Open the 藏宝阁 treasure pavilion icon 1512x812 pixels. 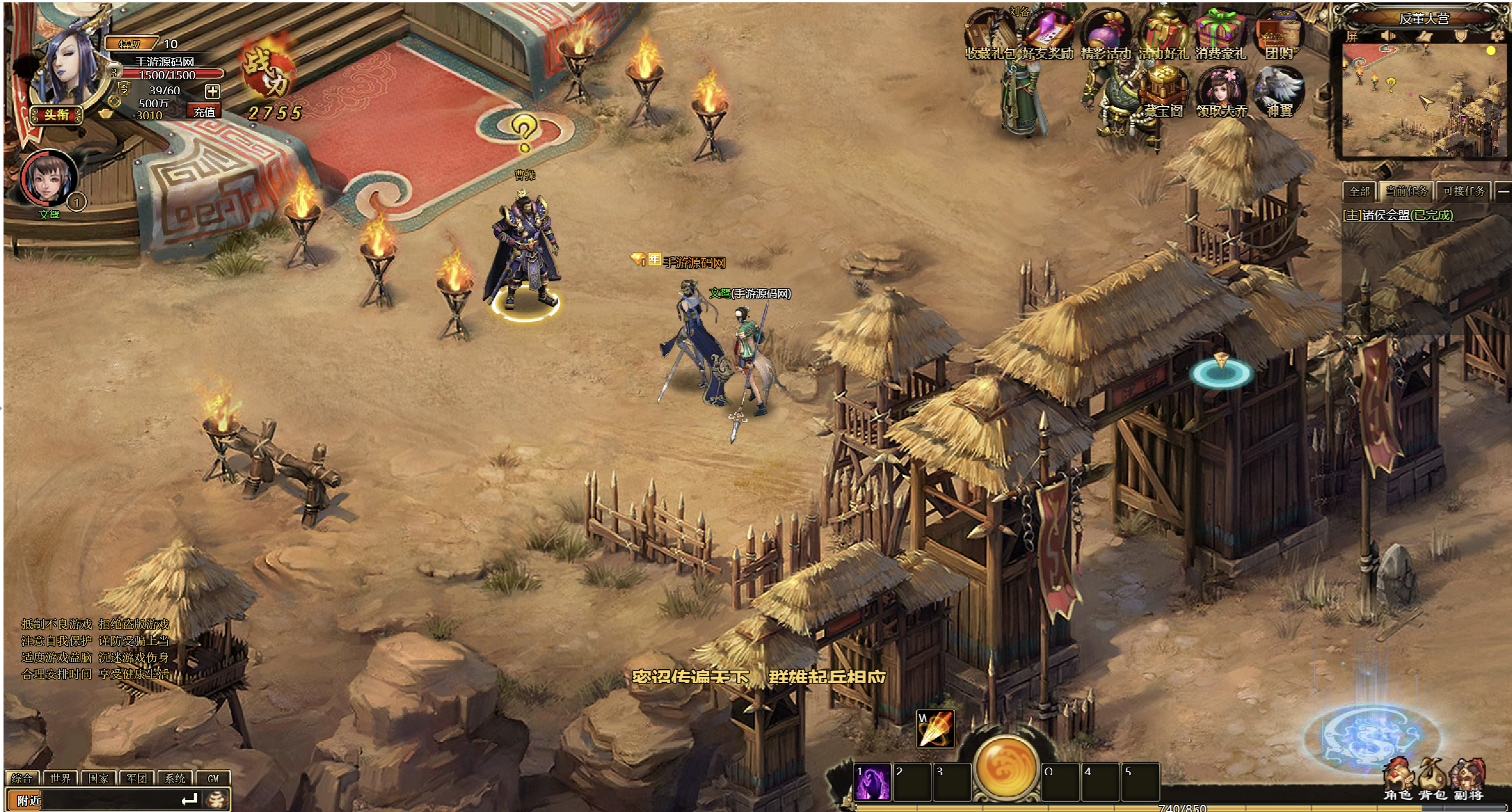1163,93
